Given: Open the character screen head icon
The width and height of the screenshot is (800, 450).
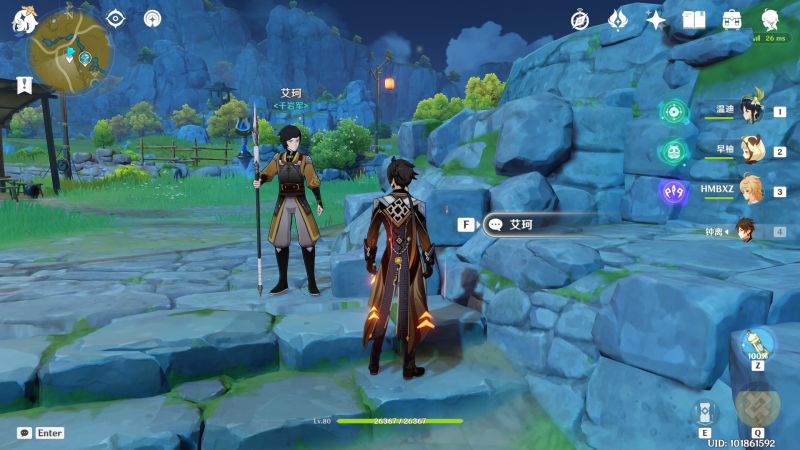Looking at the screenshot, I should tap(770, 19).
